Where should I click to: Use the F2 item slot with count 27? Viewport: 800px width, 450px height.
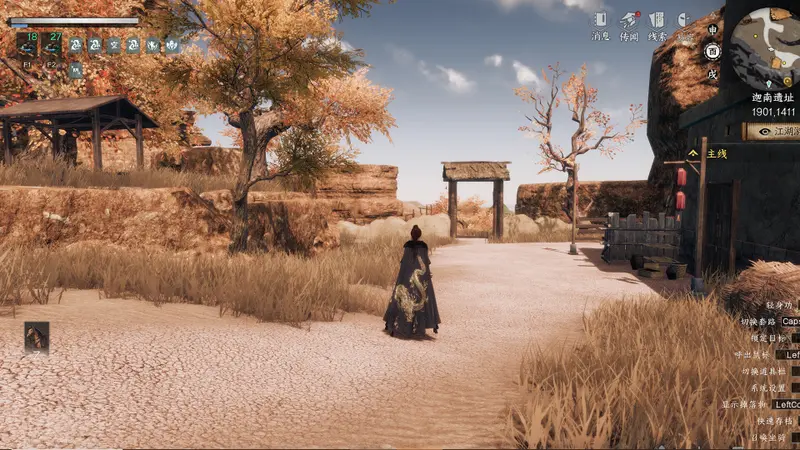(52, 45)
